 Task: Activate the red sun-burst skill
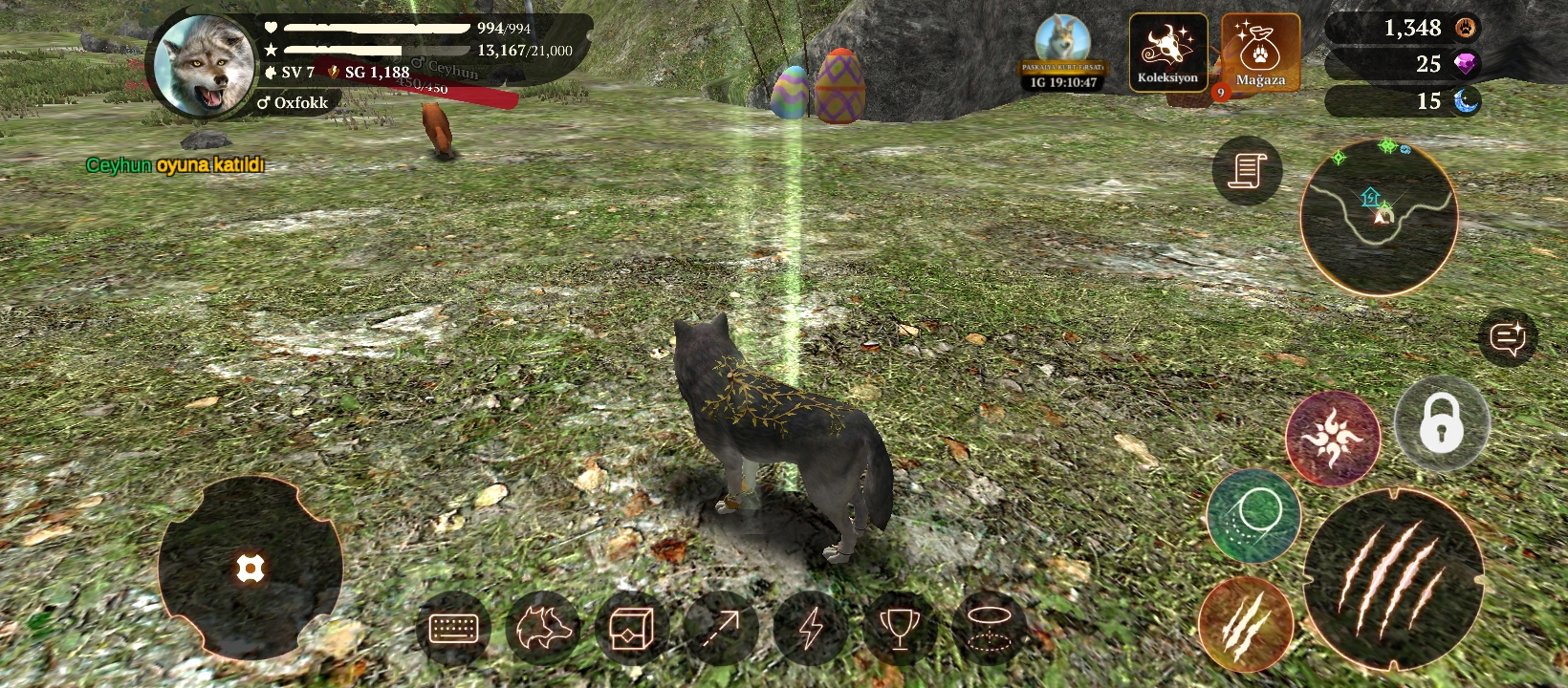pos(1332,439)
